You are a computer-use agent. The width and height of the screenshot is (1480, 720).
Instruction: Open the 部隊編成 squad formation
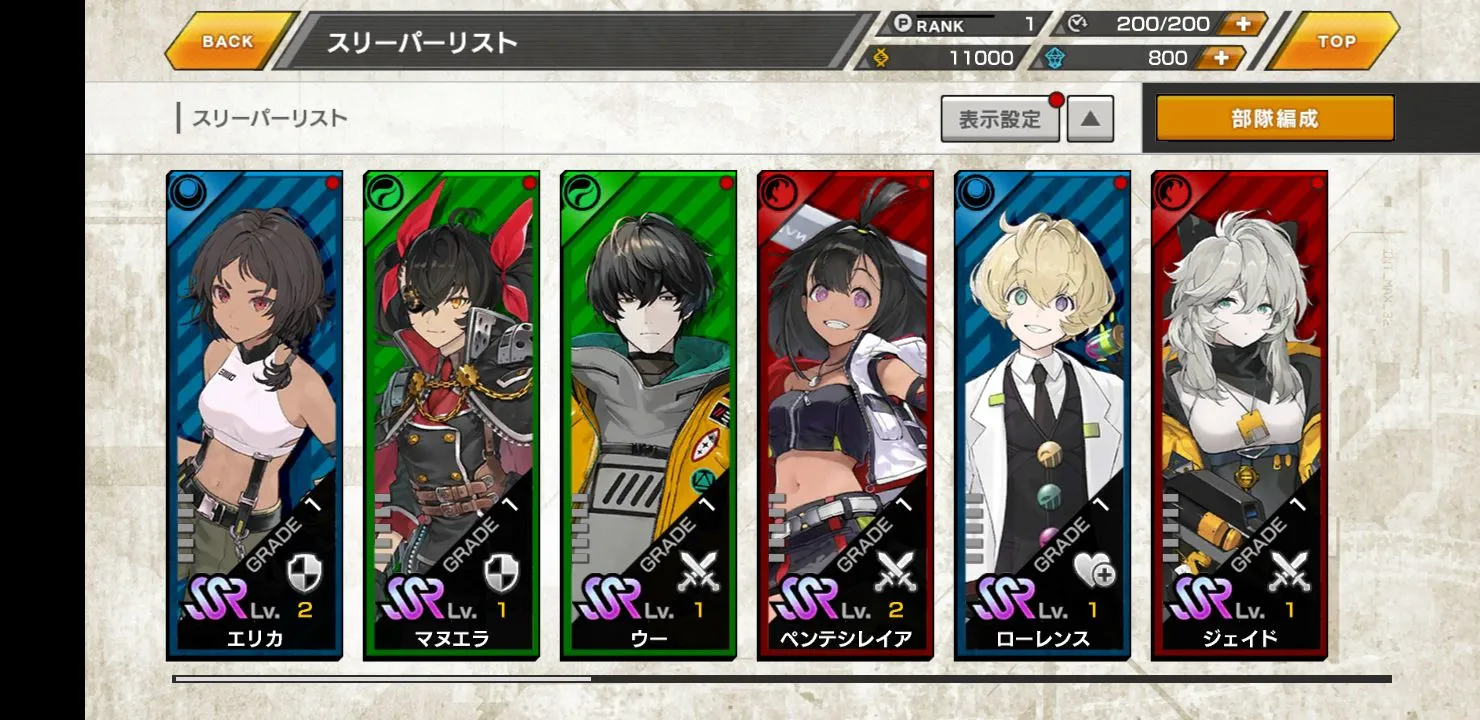point(1275,119)
